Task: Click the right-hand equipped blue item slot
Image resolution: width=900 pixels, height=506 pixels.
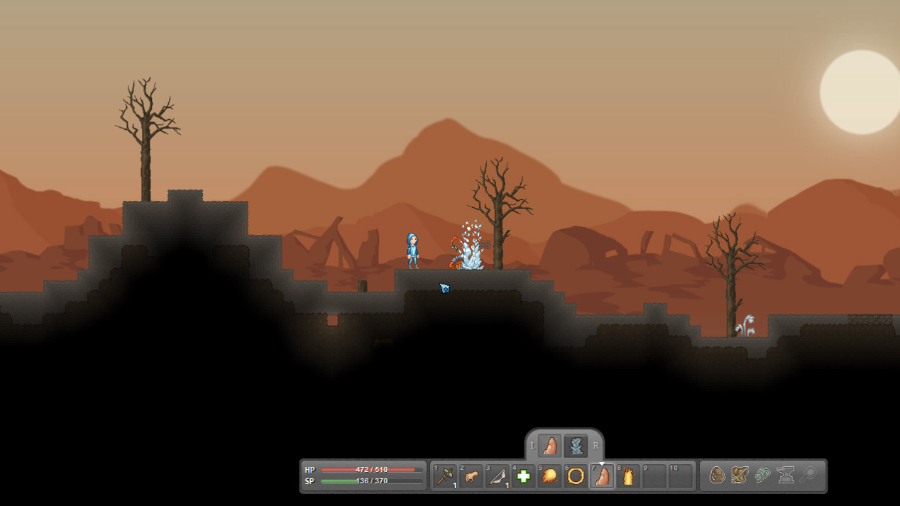Action: click(x=575, y=446)
